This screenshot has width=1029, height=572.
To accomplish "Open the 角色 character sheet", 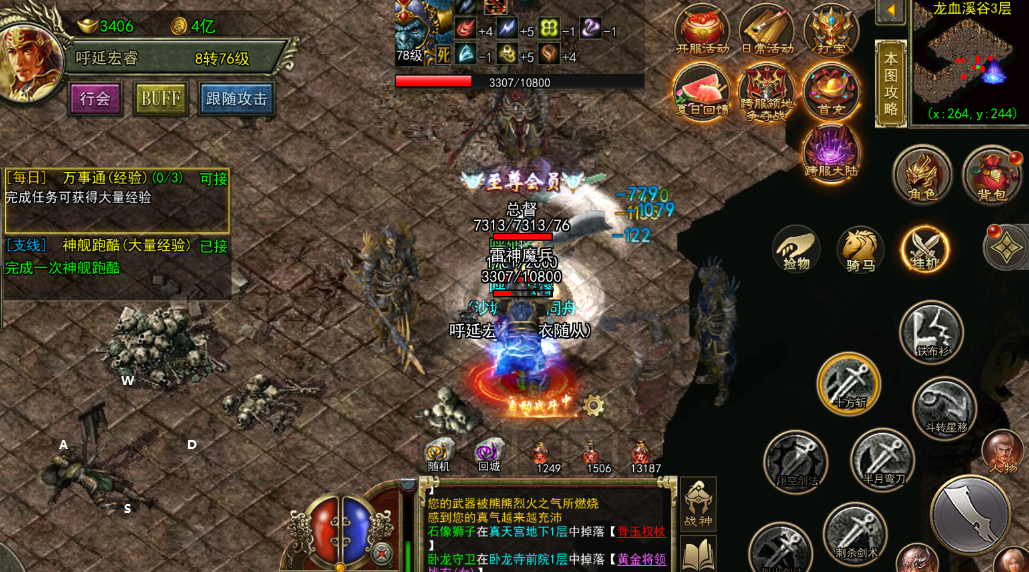I will pyautogui.click(x=921, y=175).
